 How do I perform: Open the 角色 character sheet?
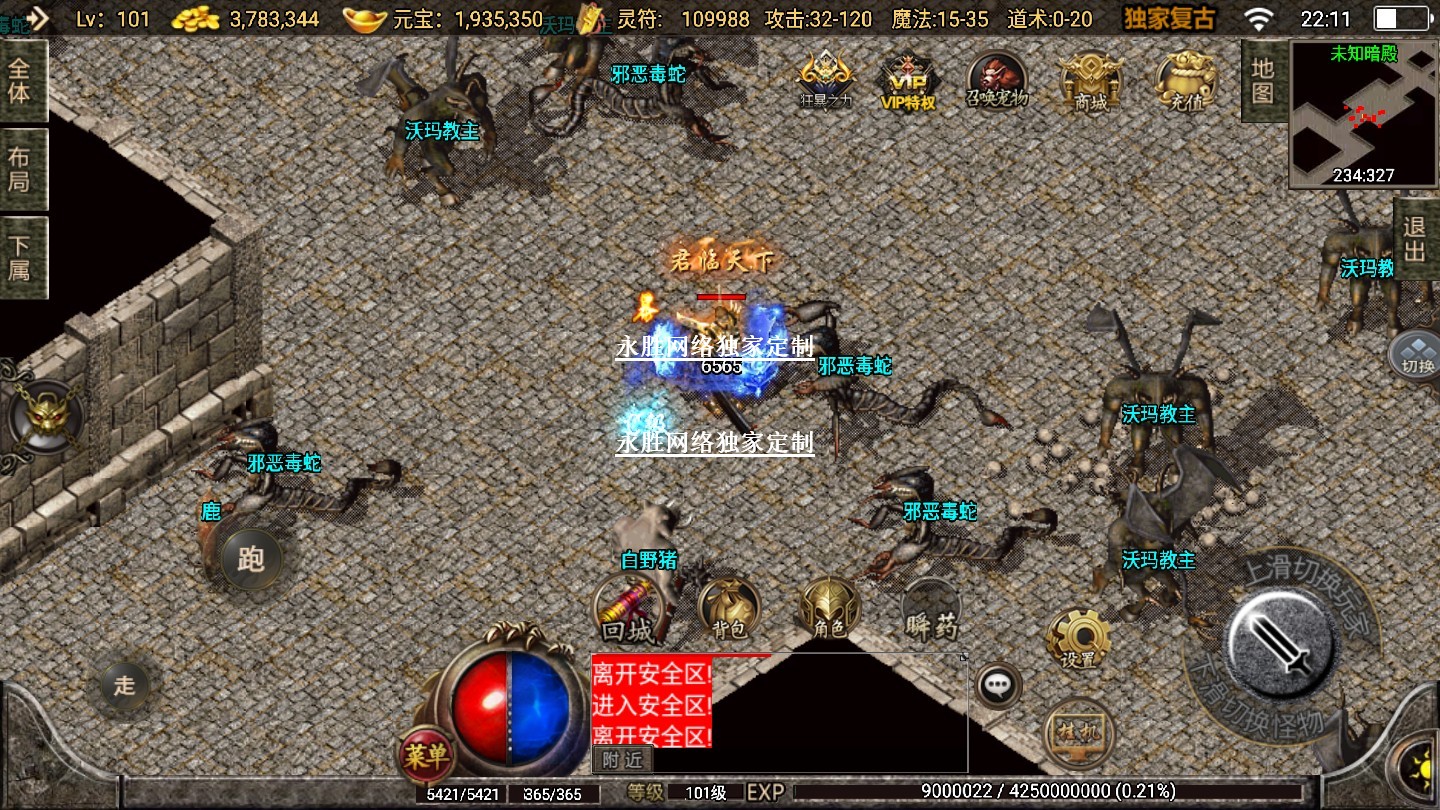[x=829, y=609]
